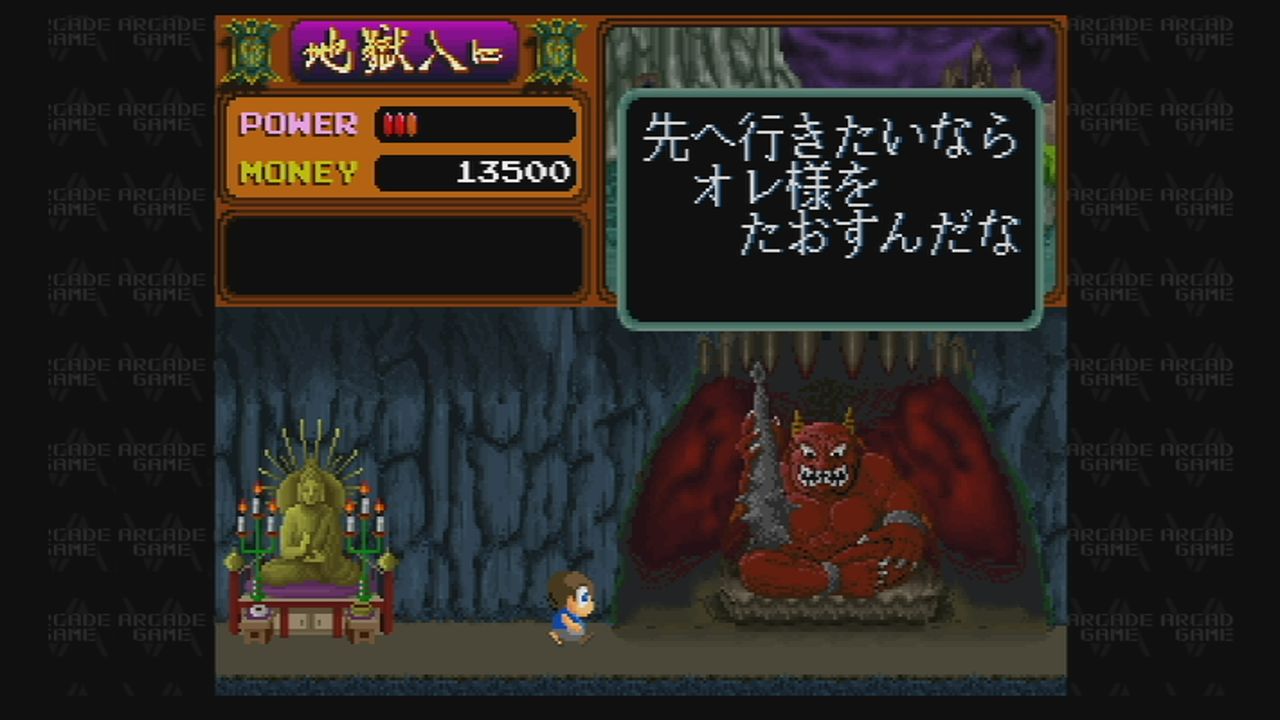Image resolution: width=1280 pixels, height=720 pixels.
Task: Open the dialogue text box
Action: coord(830,205)
